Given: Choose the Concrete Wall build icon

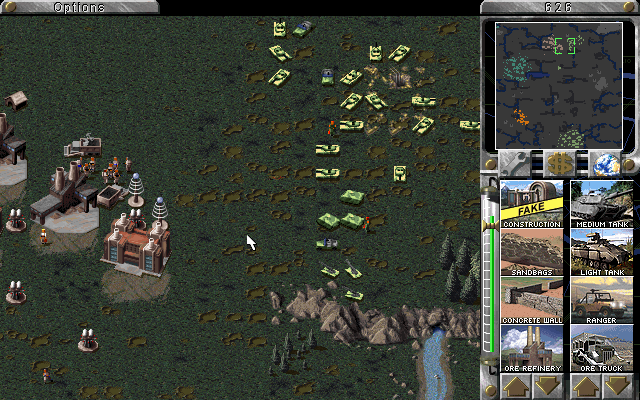Looking at the screenshot, I should pos(532,300).
